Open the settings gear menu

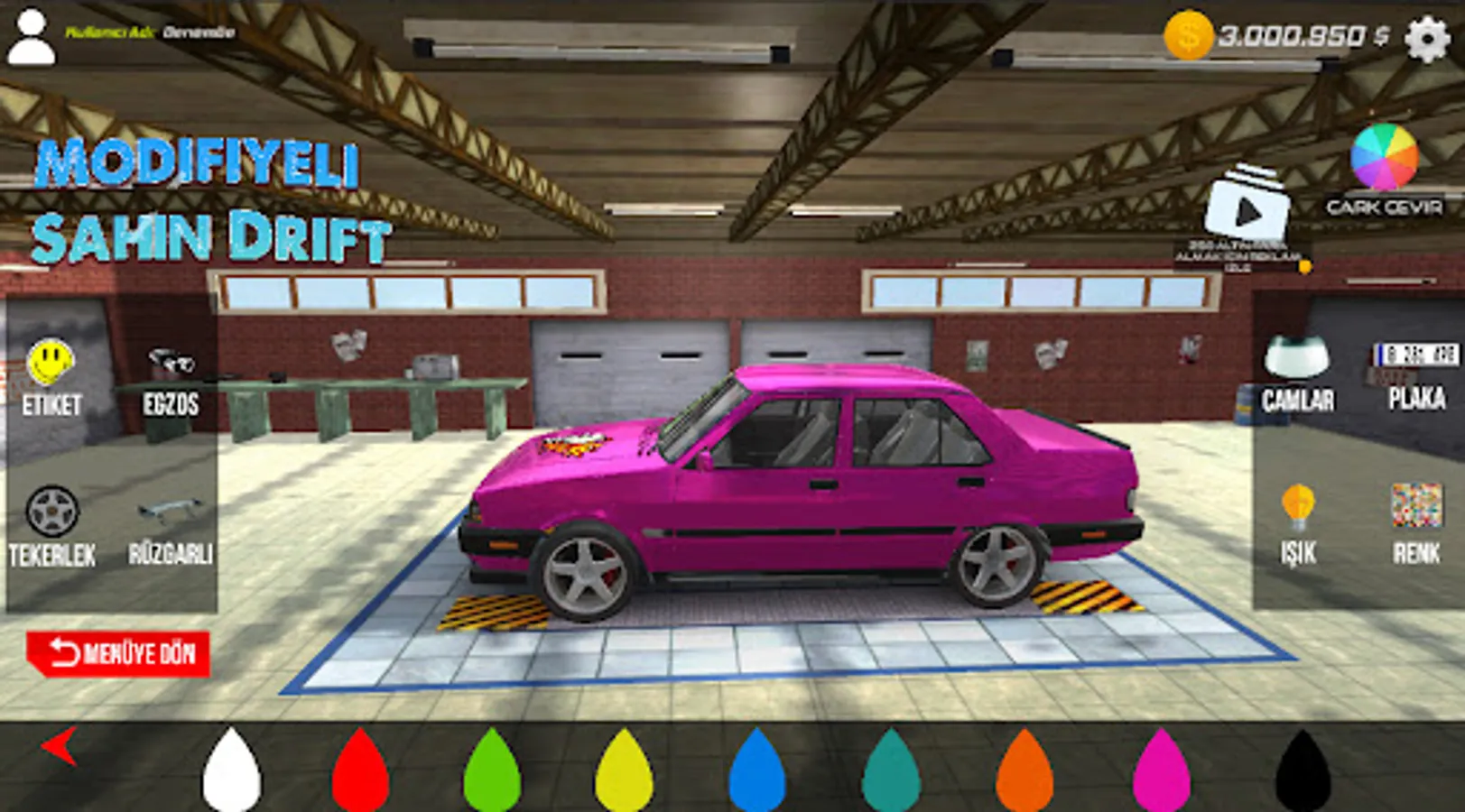(x=1427, y=37)
